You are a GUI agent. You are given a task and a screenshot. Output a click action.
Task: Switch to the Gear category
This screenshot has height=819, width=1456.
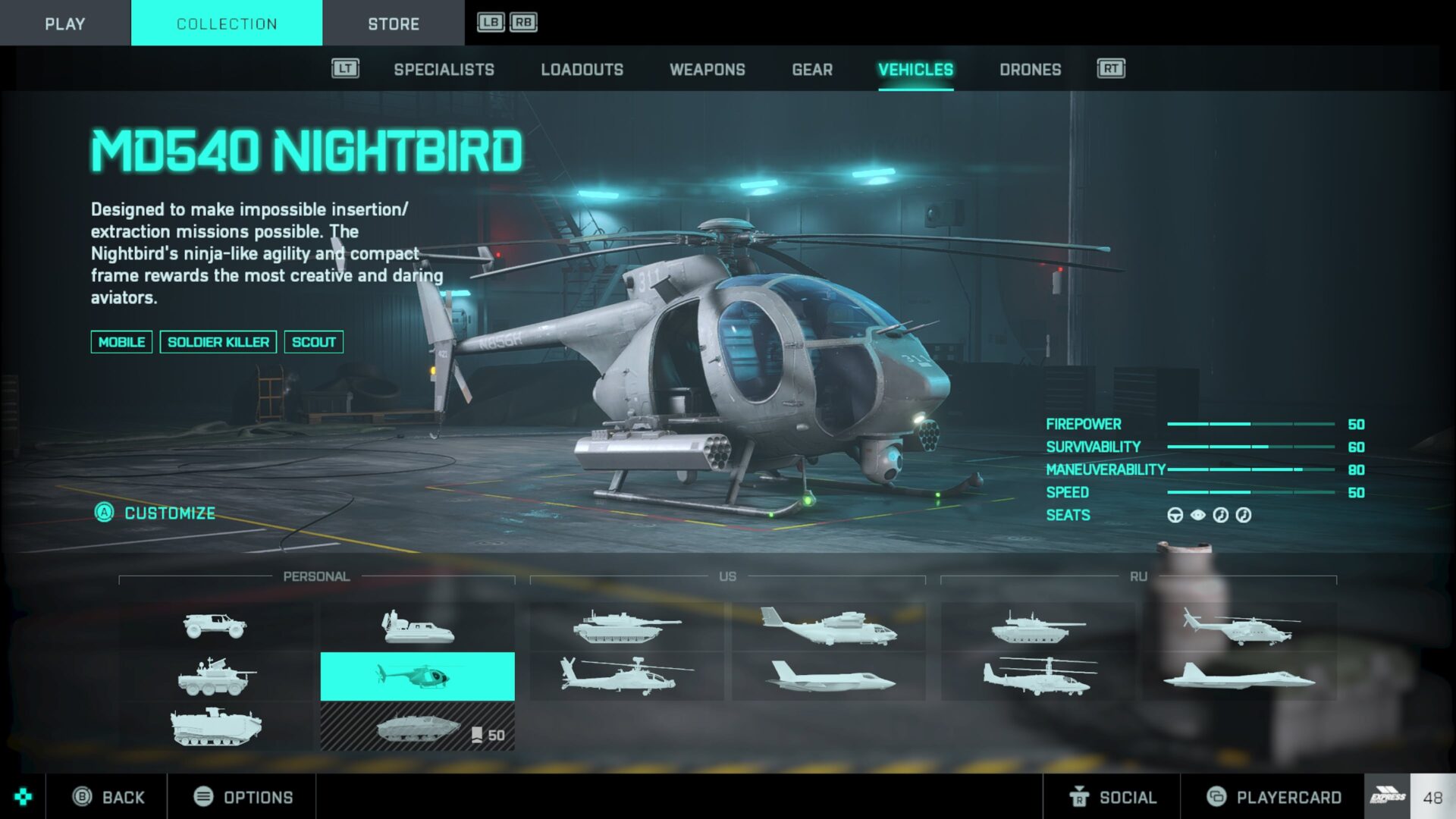coord(811,70)
